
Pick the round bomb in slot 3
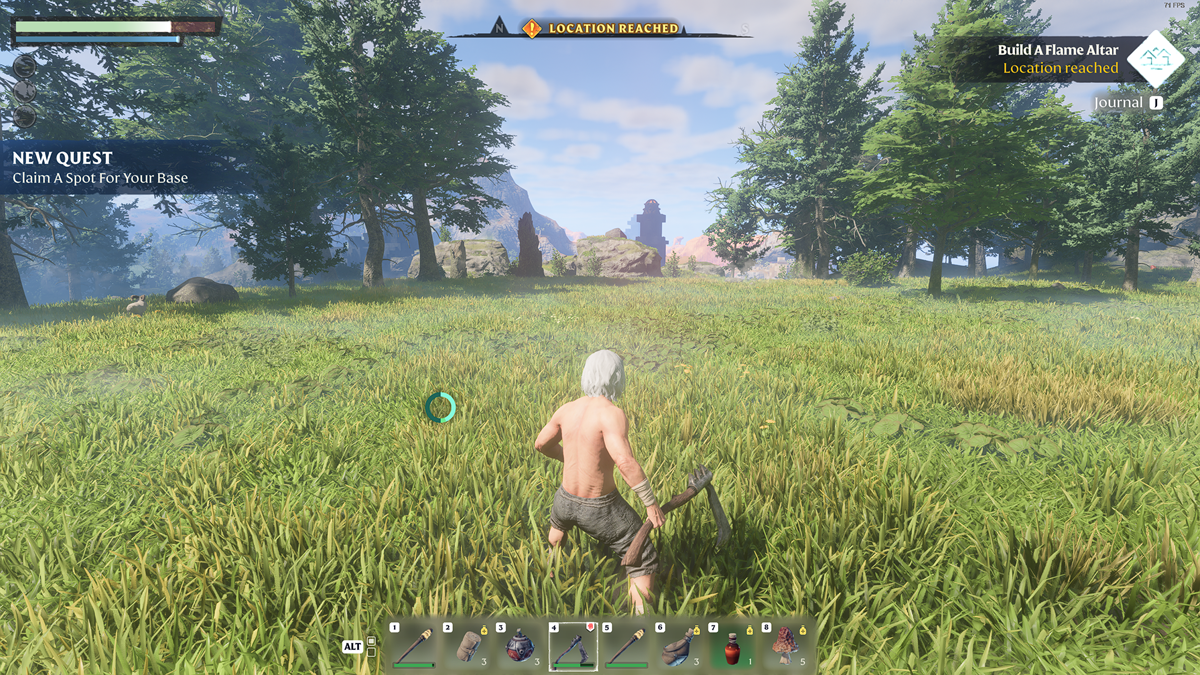[519, 646]
